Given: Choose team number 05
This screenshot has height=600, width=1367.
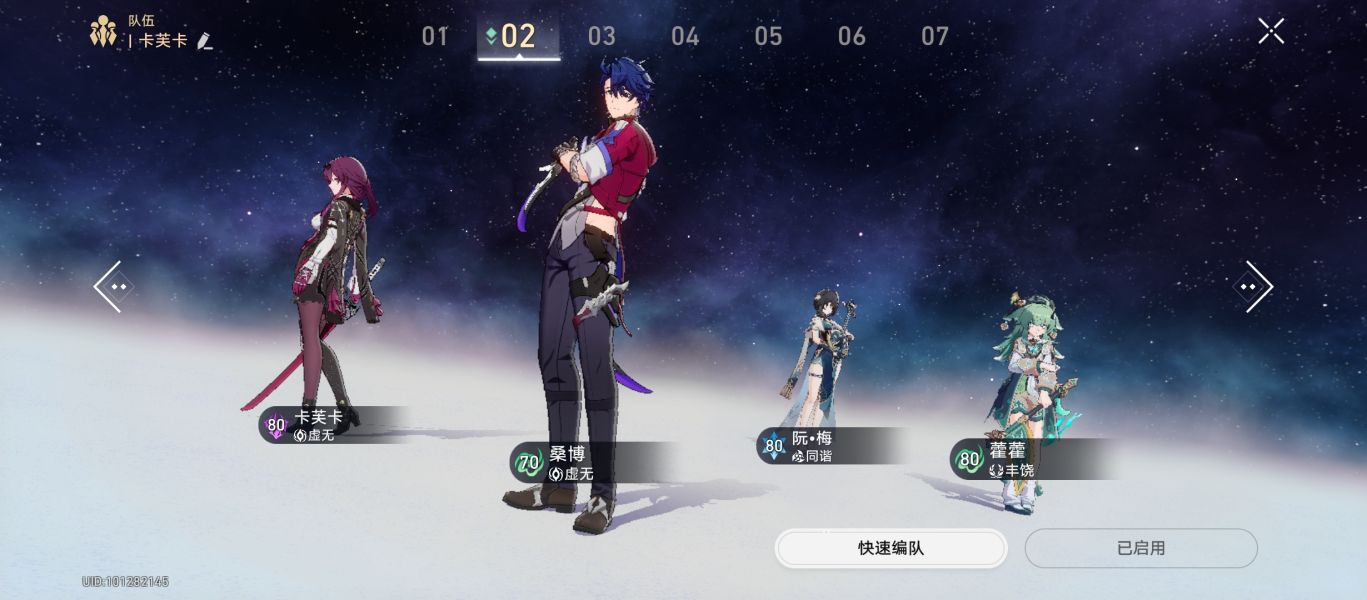Looking at the screenshot, I should 768,36.
